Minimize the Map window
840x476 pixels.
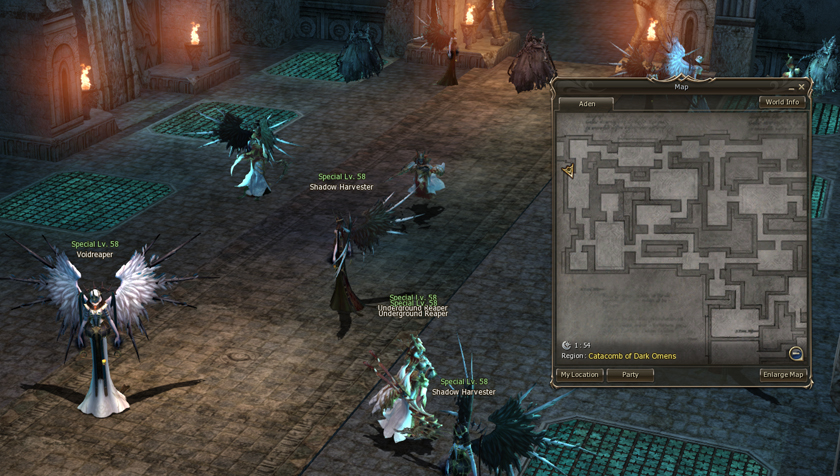coord(791,87)
